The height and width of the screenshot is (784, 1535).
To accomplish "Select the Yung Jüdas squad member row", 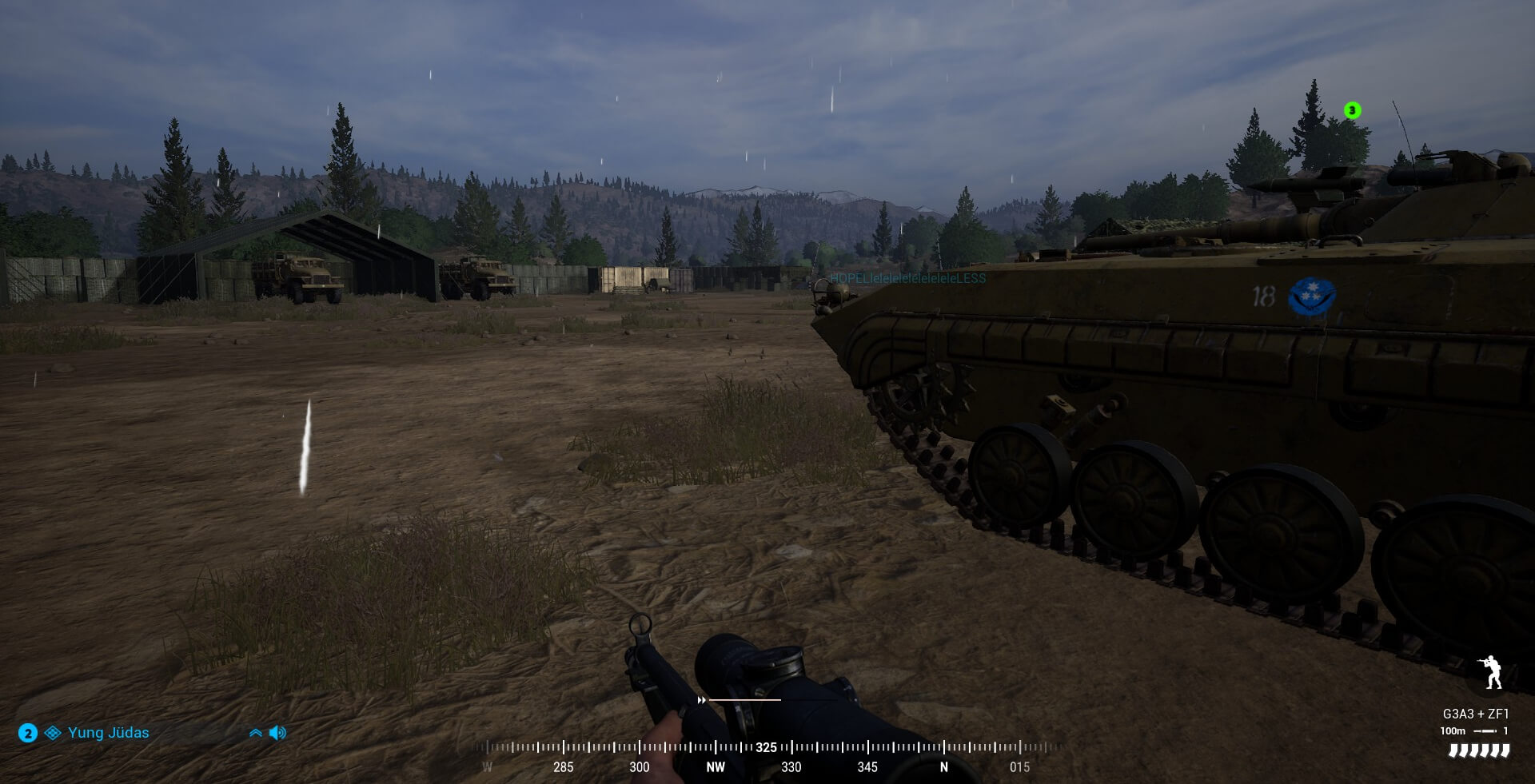I will point(108,733).
